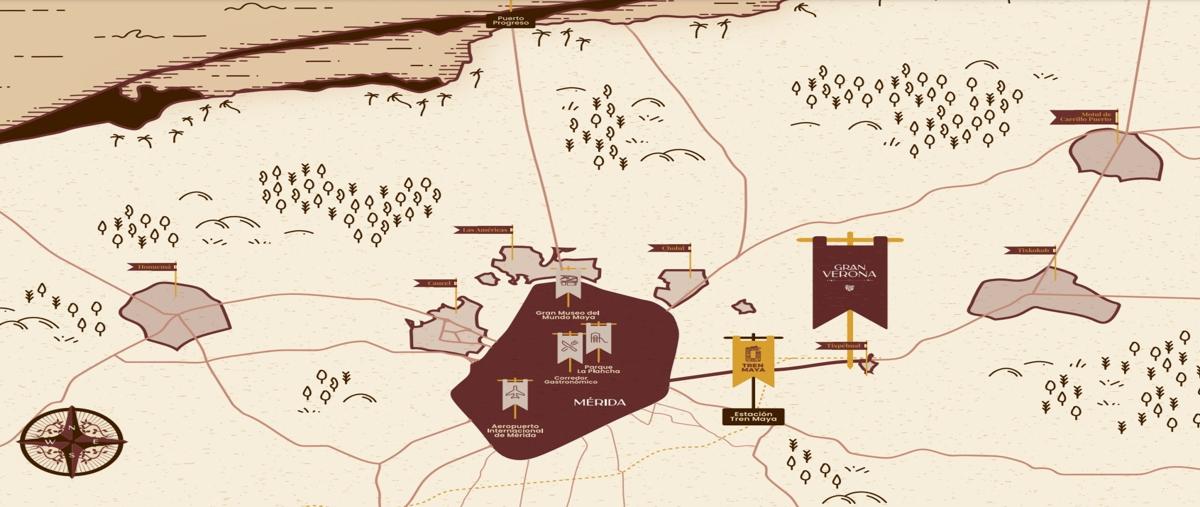Choose the Gran Museo del Mundo Maya marker
The image size is (1200, 507).
(x=568, y=283)
